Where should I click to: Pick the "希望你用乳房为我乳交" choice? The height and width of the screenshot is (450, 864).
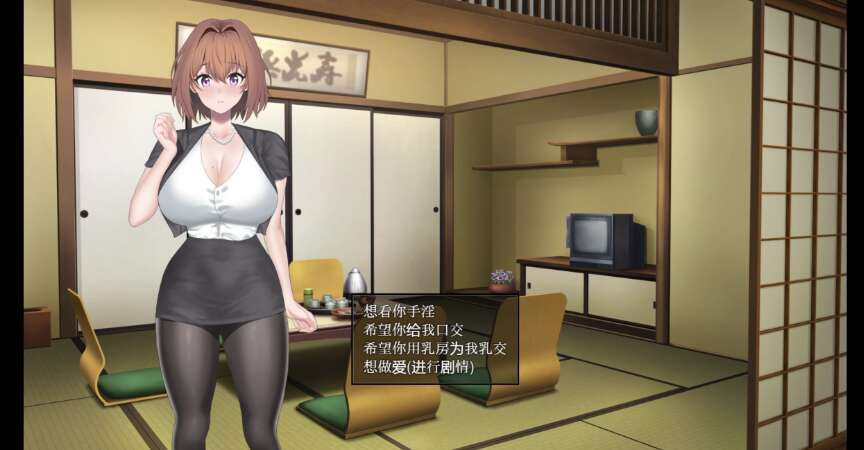[x=434, y=347]
